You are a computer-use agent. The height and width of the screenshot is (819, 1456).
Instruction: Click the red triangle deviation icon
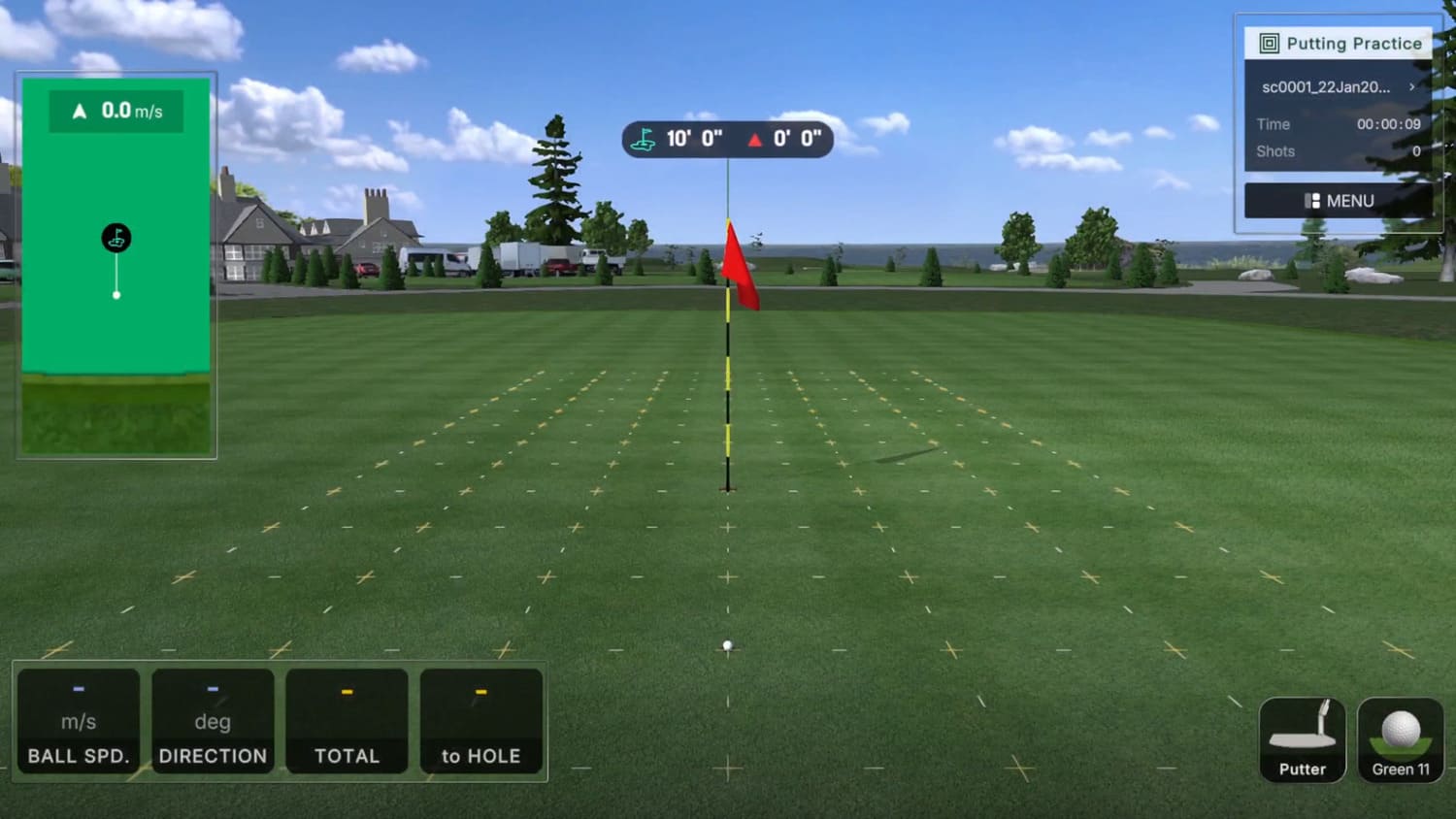click(x=756, y=139)
